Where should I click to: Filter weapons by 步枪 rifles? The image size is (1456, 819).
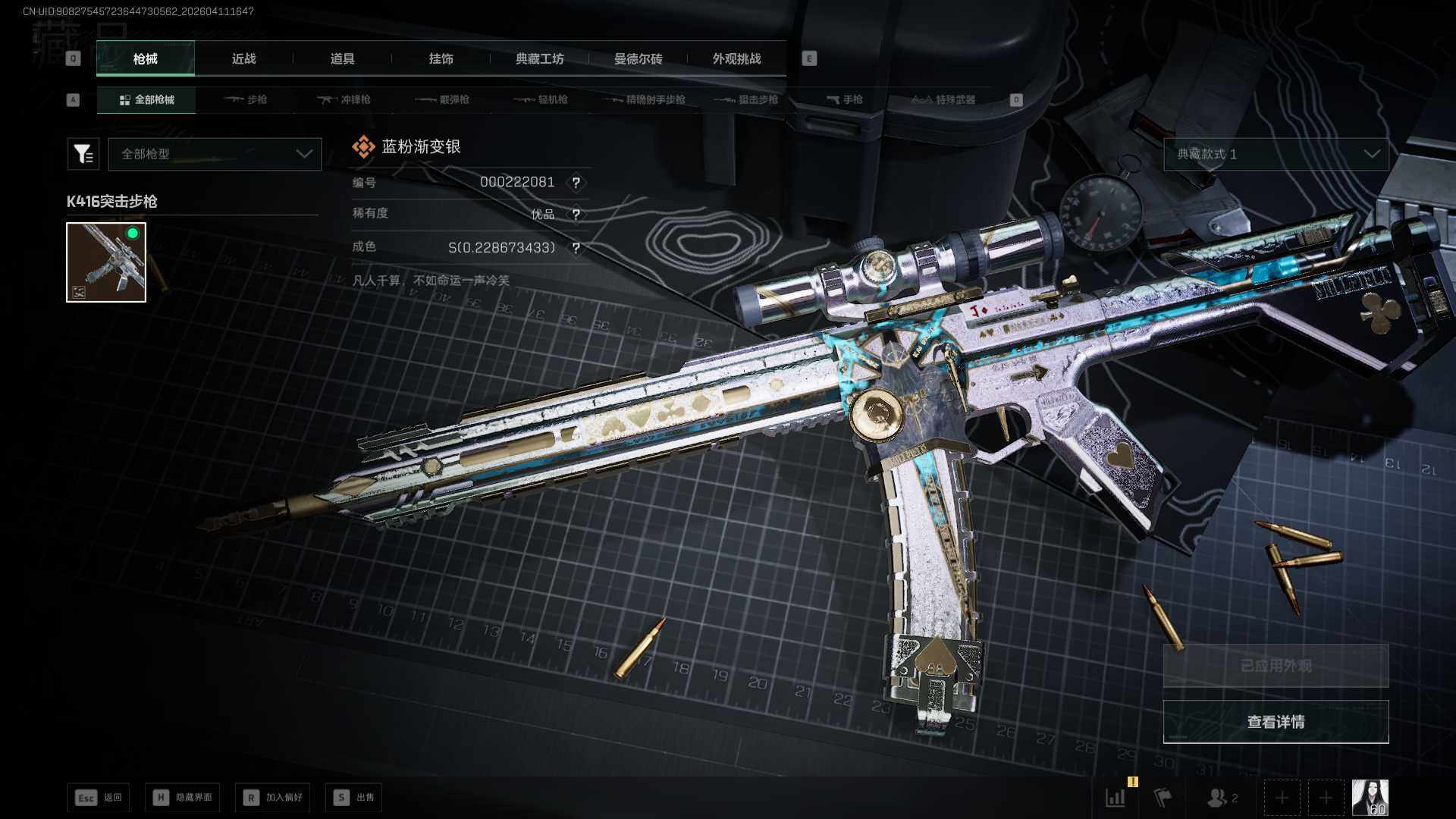(246, 99)
